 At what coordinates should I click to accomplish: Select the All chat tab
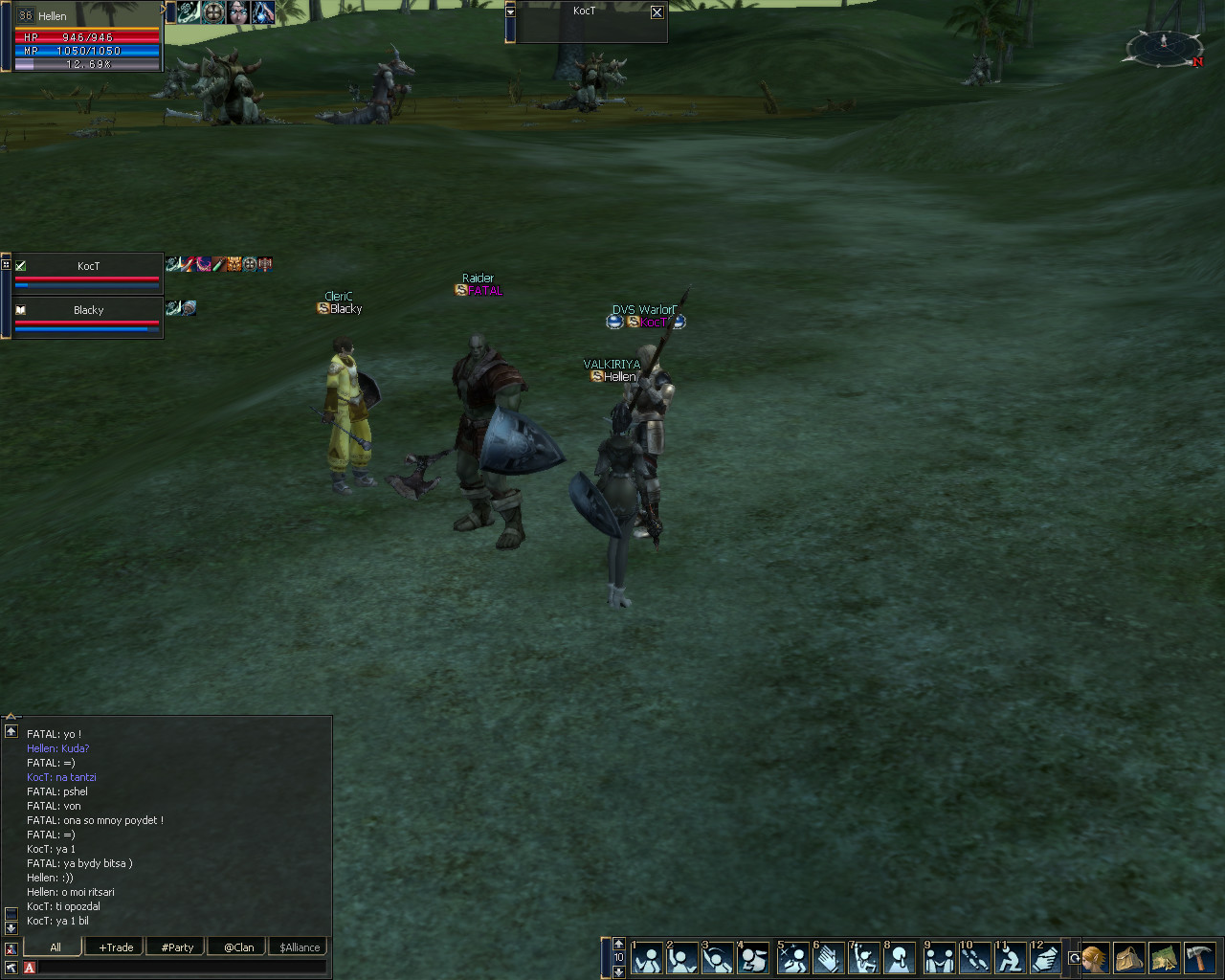coord(55,947)
